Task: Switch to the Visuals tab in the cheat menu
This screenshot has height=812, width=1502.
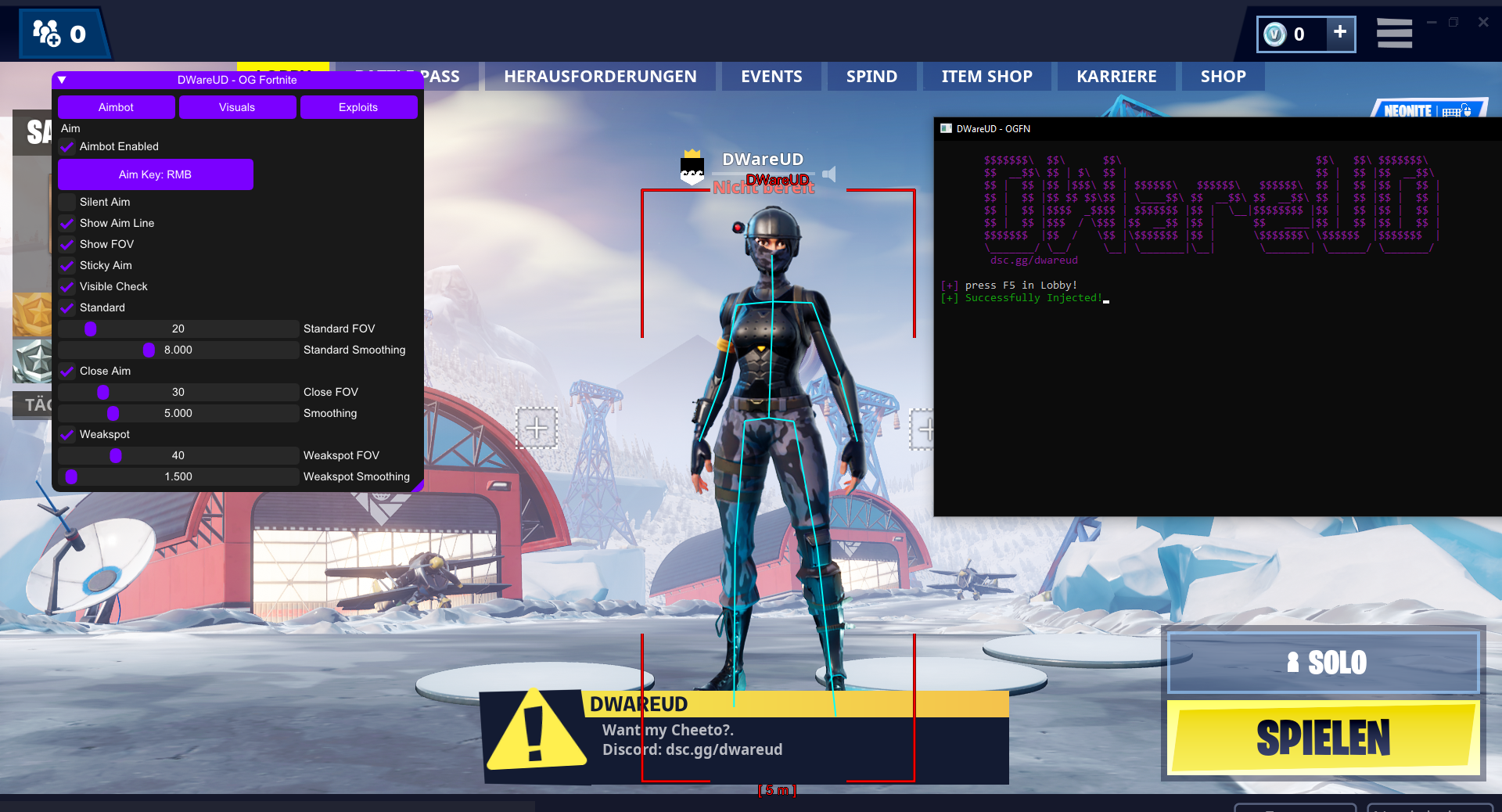Action: coord(237,107)
